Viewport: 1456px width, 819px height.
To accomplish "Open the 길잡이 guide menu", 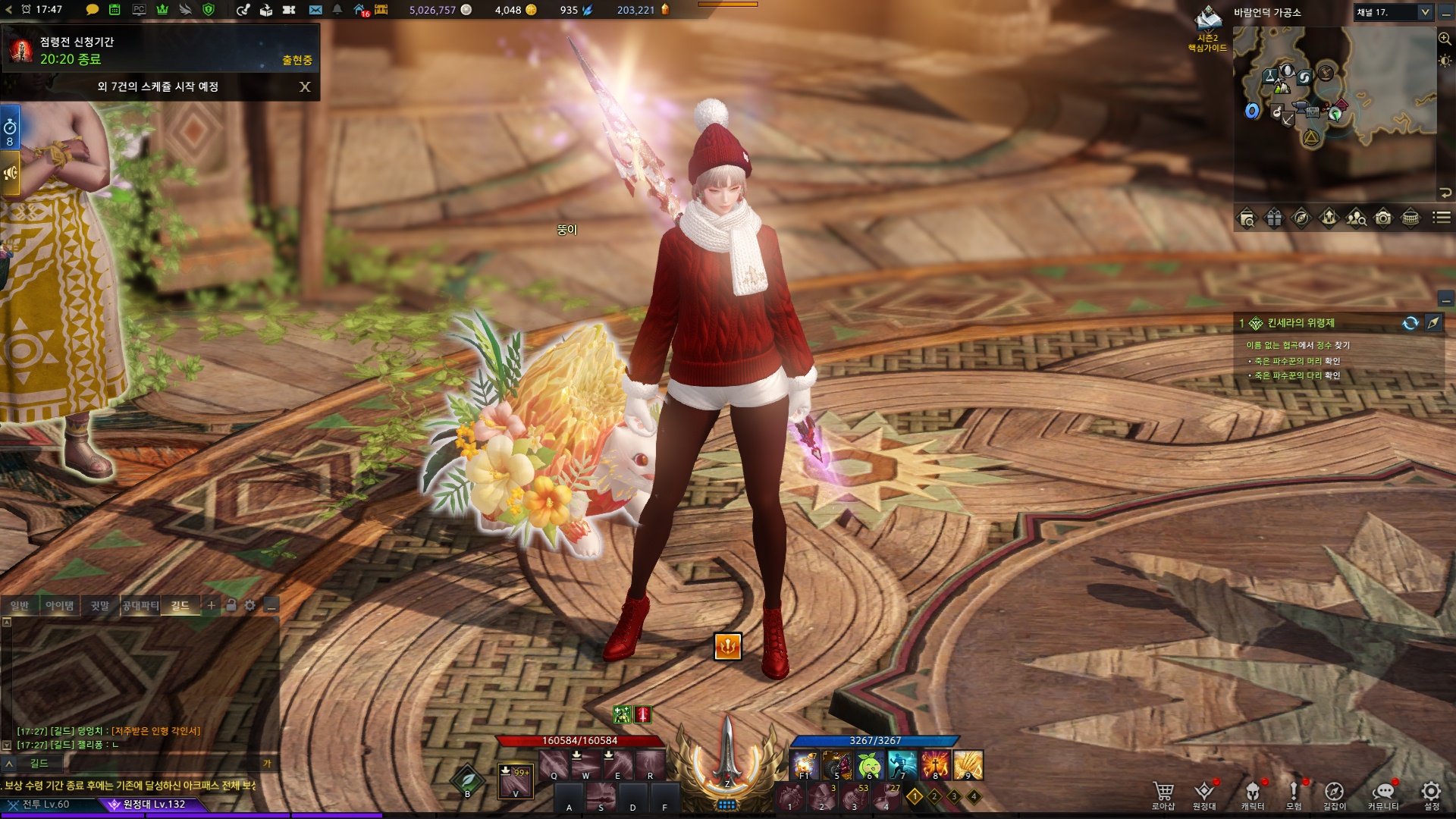I will click(x=1334, y=794).
